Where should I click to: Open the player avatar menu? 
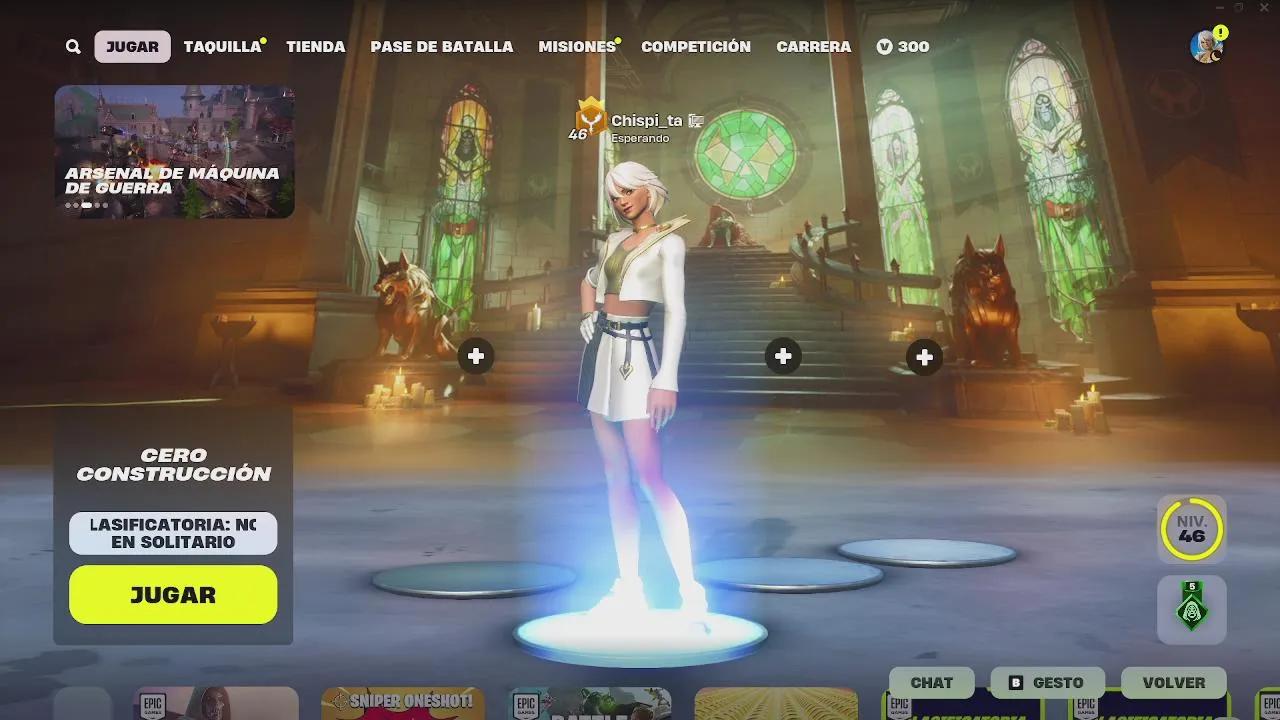point(1206,46)
